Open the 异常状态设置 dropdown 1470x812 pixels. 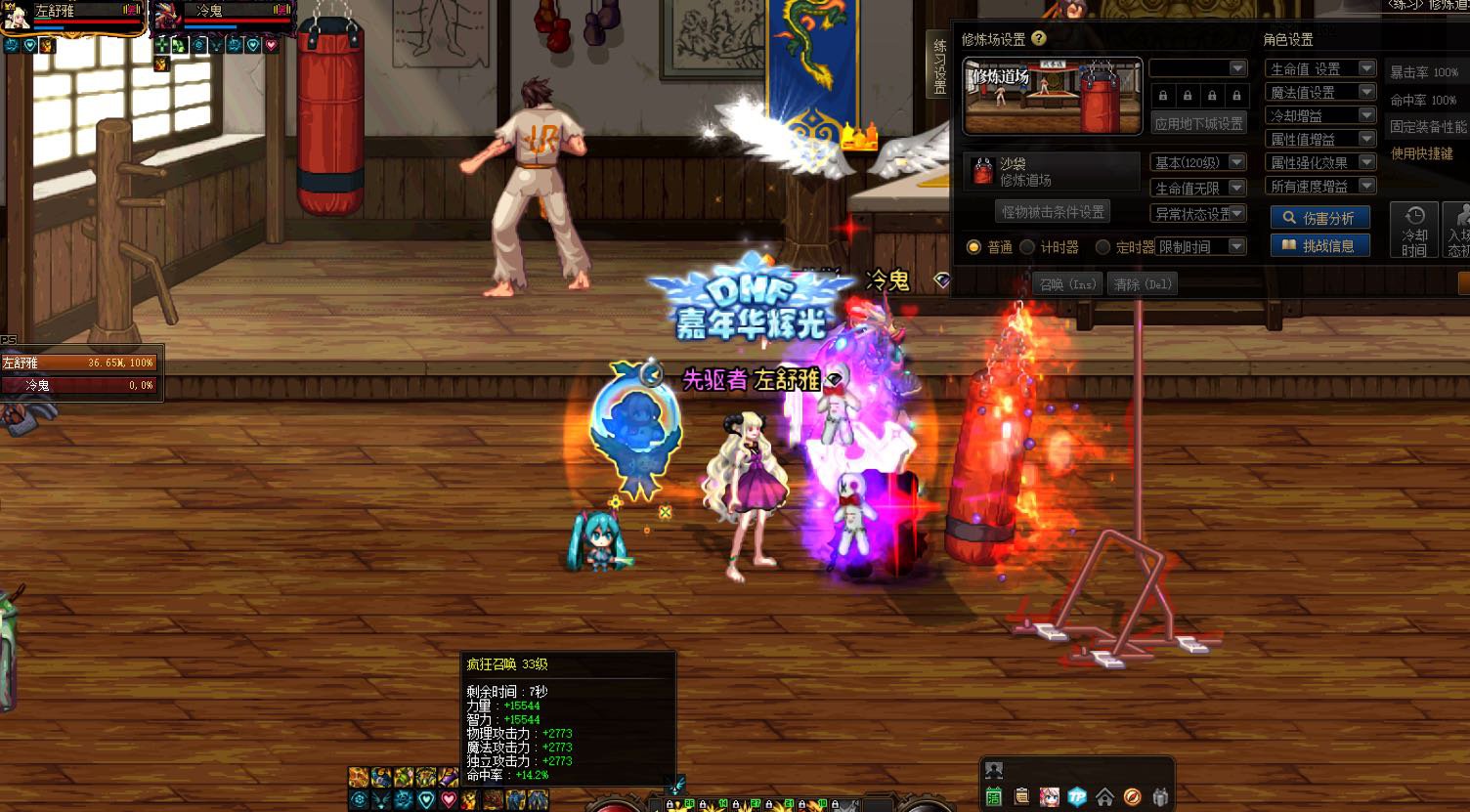(x=1198, y=213)
